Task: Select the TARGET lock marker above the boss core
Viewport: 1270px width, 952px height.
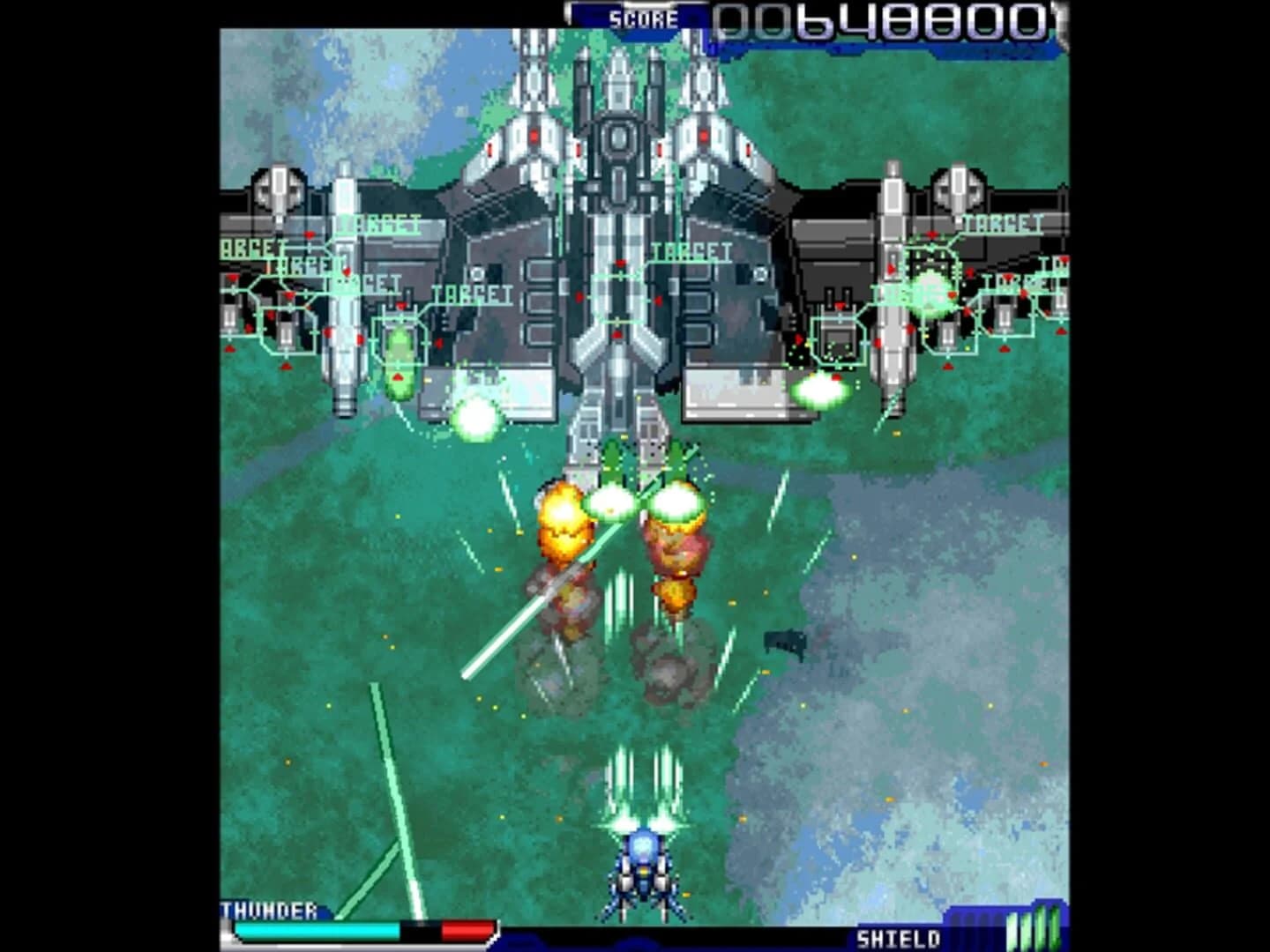Action: (694, 253)
